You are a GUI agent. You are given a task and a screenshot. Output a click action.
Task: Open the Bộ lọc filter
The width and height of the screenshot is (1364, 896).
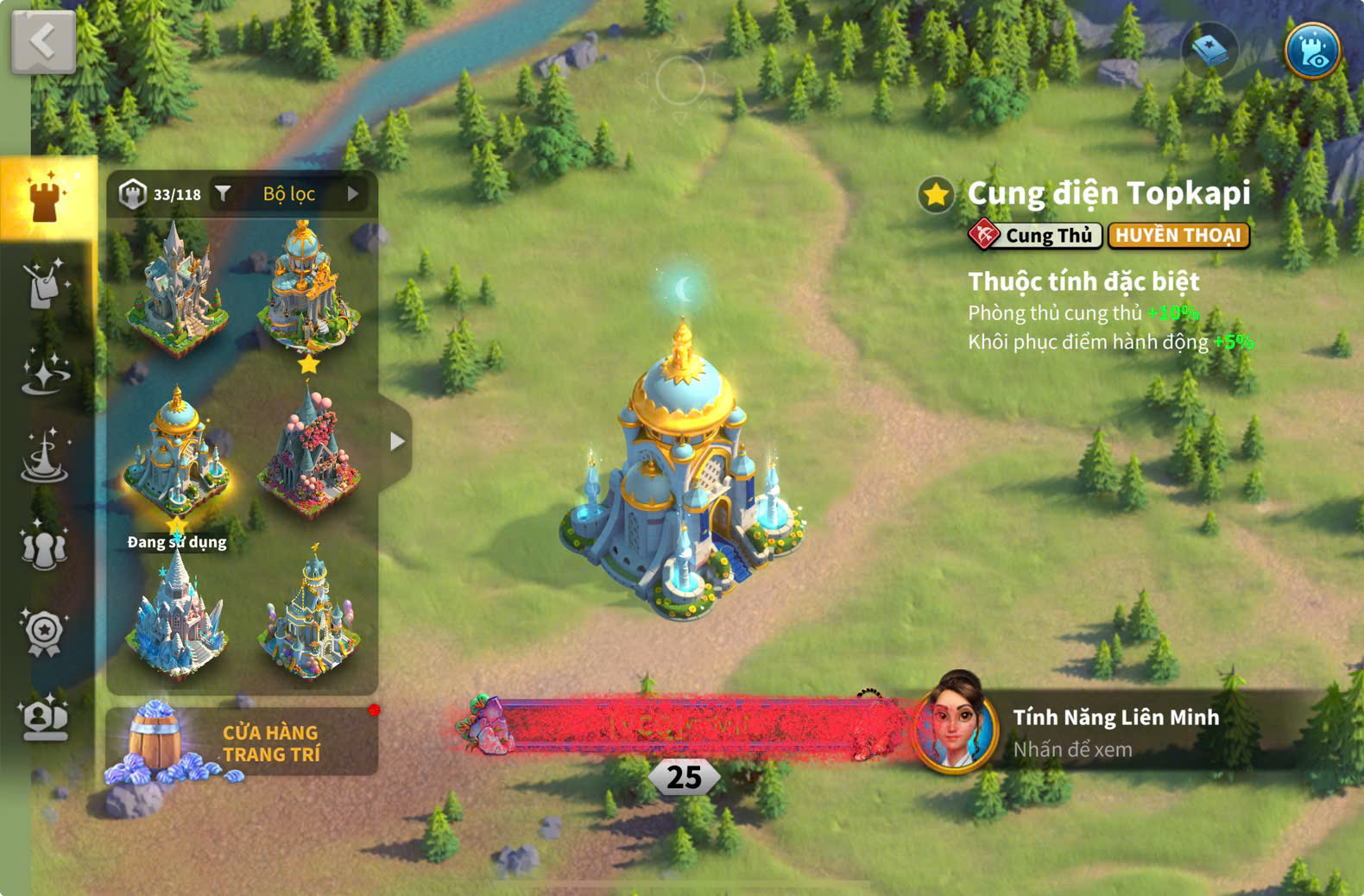click(290, 194)
